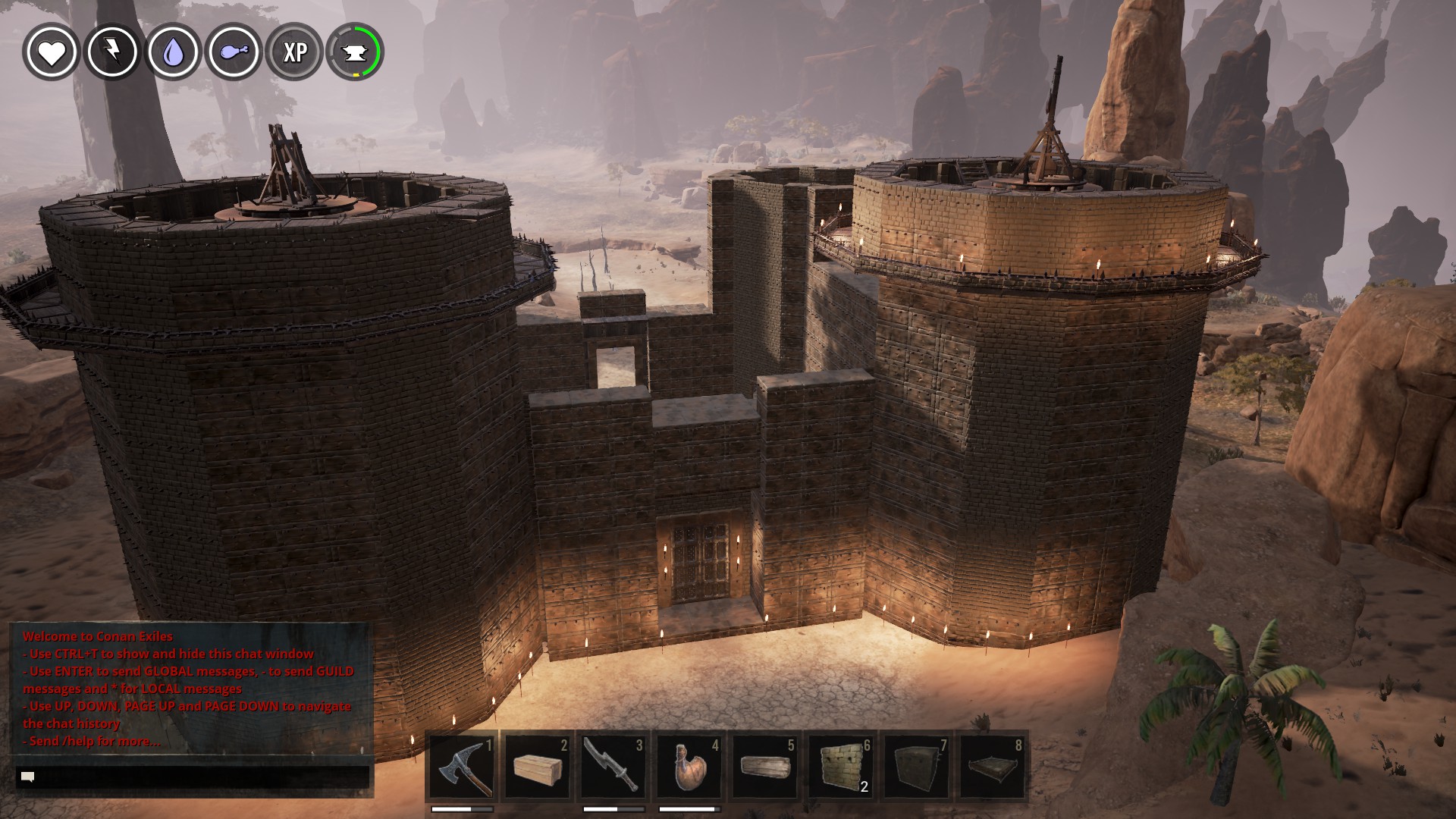Select the axe in hotbar slot 1
The height and width of the screenshot is (819, 1456).
462,767
